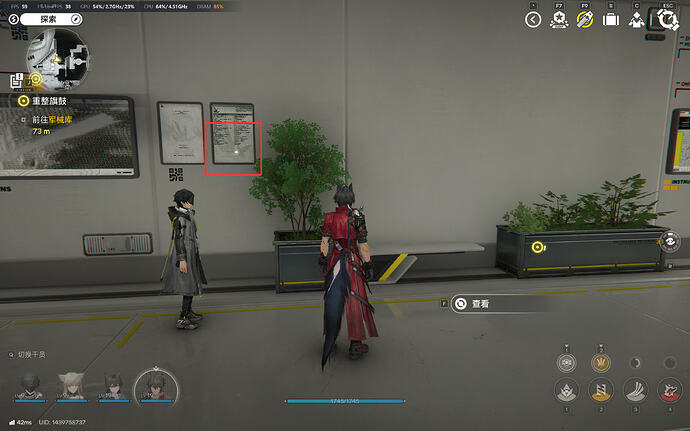
Task: Open the suitcase inventory
Action: pyautogui.click(x=610, y=19)
